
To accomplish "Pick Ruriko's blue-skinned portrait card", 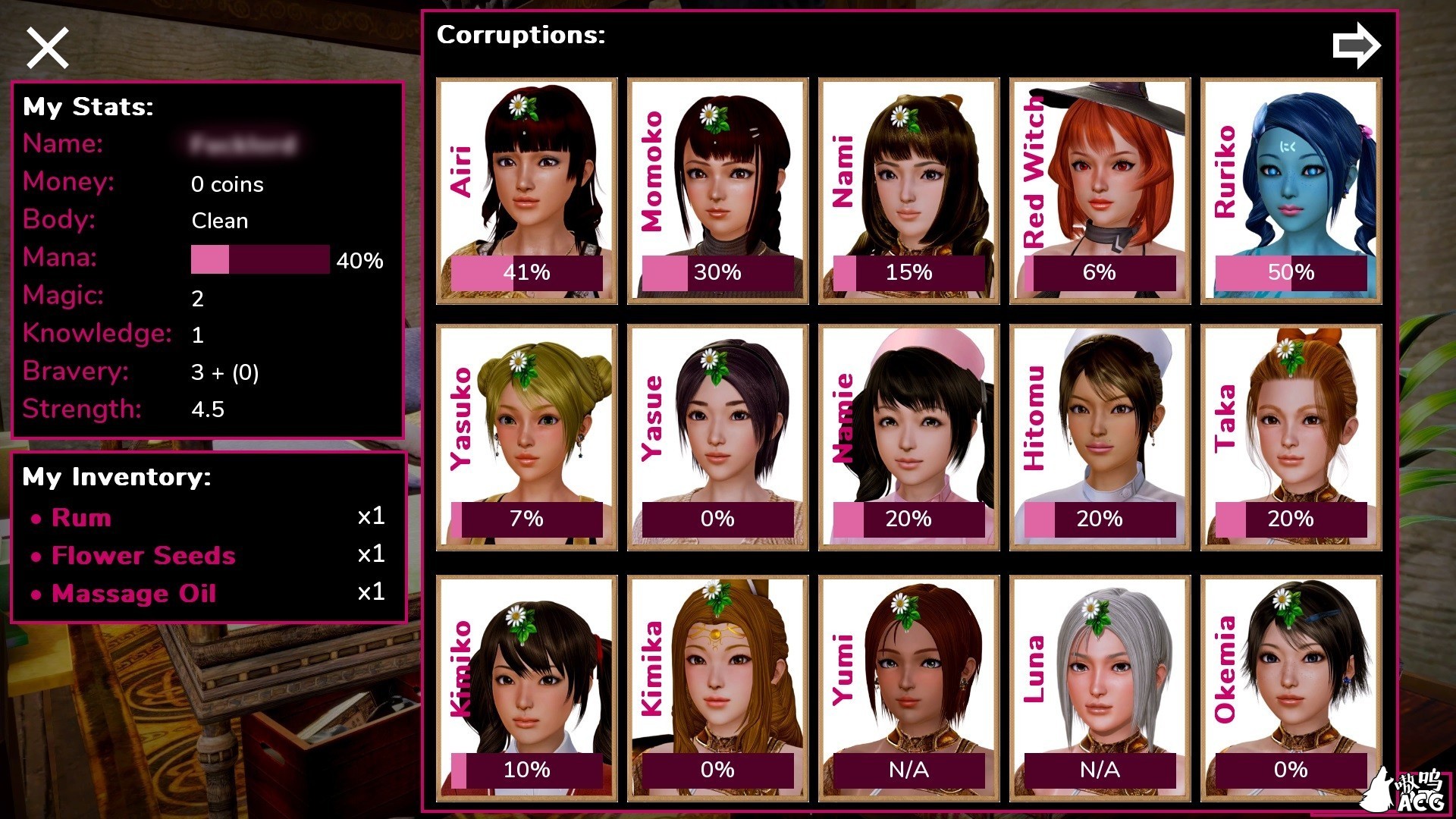I will 1291,190.
